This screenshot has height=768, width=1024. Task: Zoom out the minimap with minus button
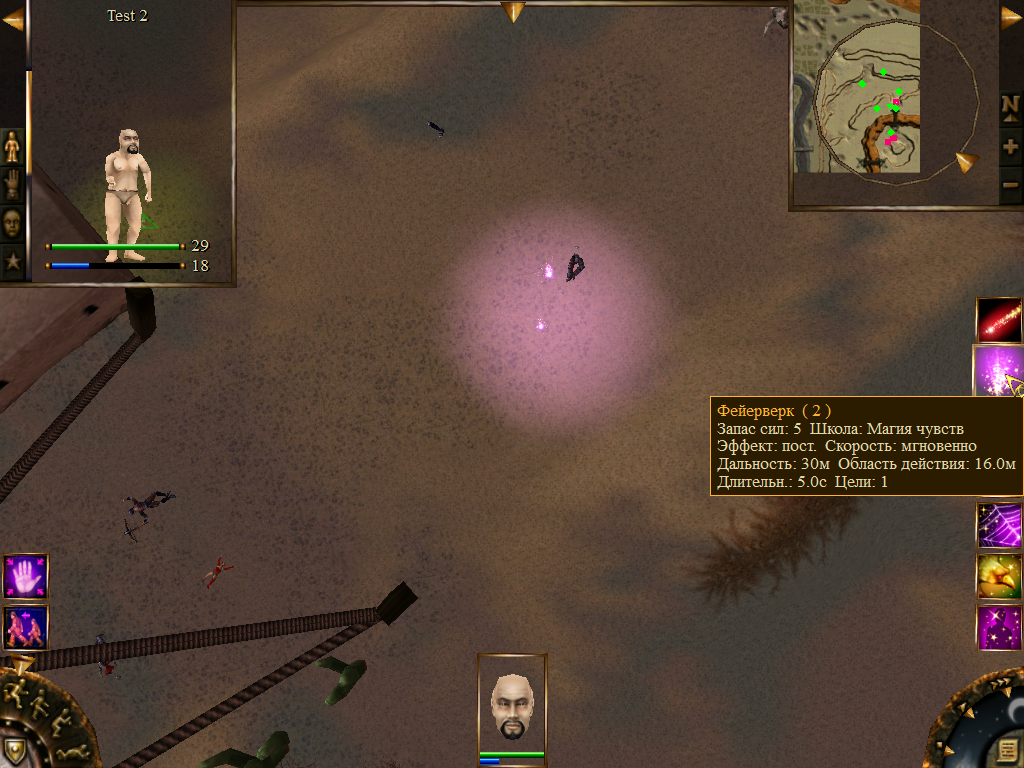point(1010,184)
